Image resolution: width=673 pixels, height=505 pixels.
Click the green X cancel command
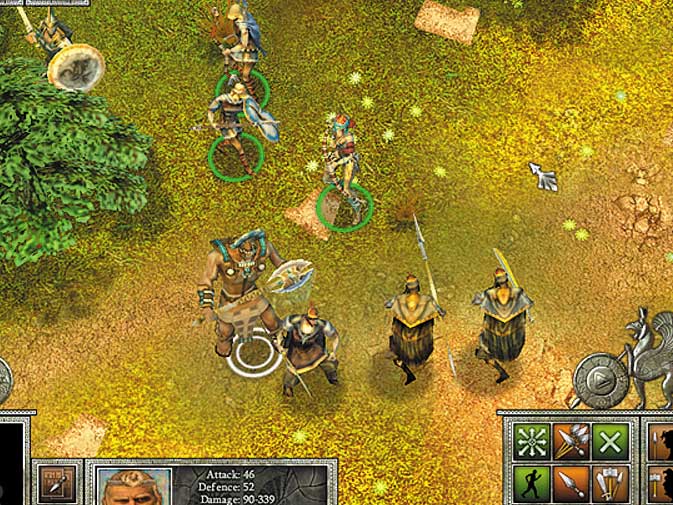(x=611, y=442)
